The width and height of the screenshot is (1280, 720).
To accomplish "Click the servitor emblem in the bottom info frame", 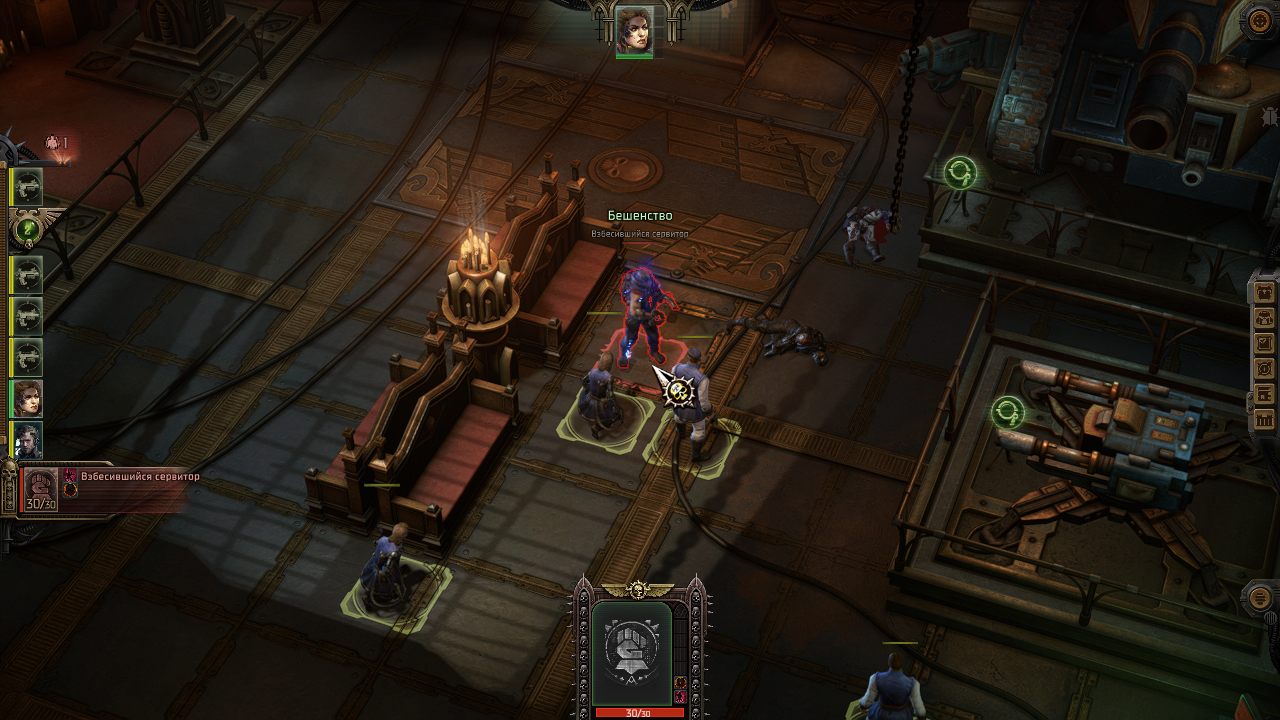I will tap(633, 650).
